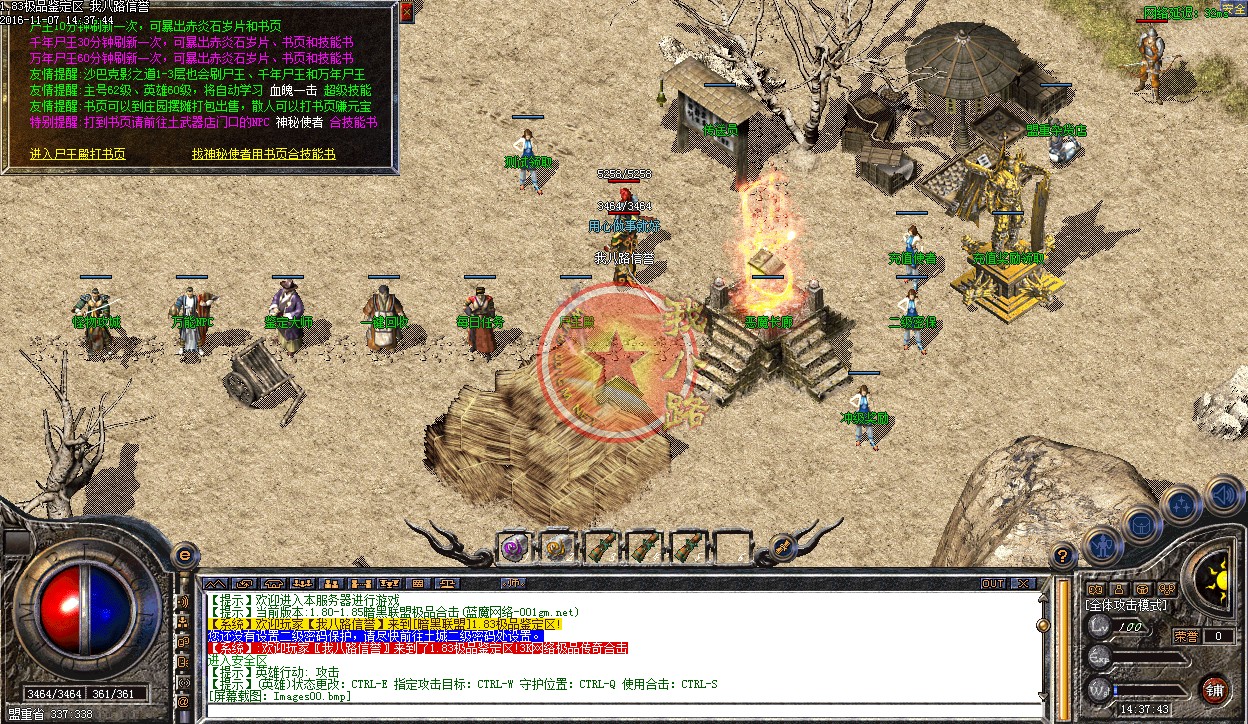Switch the 全体攻击模式 attack mode label

pos(1126,606)
